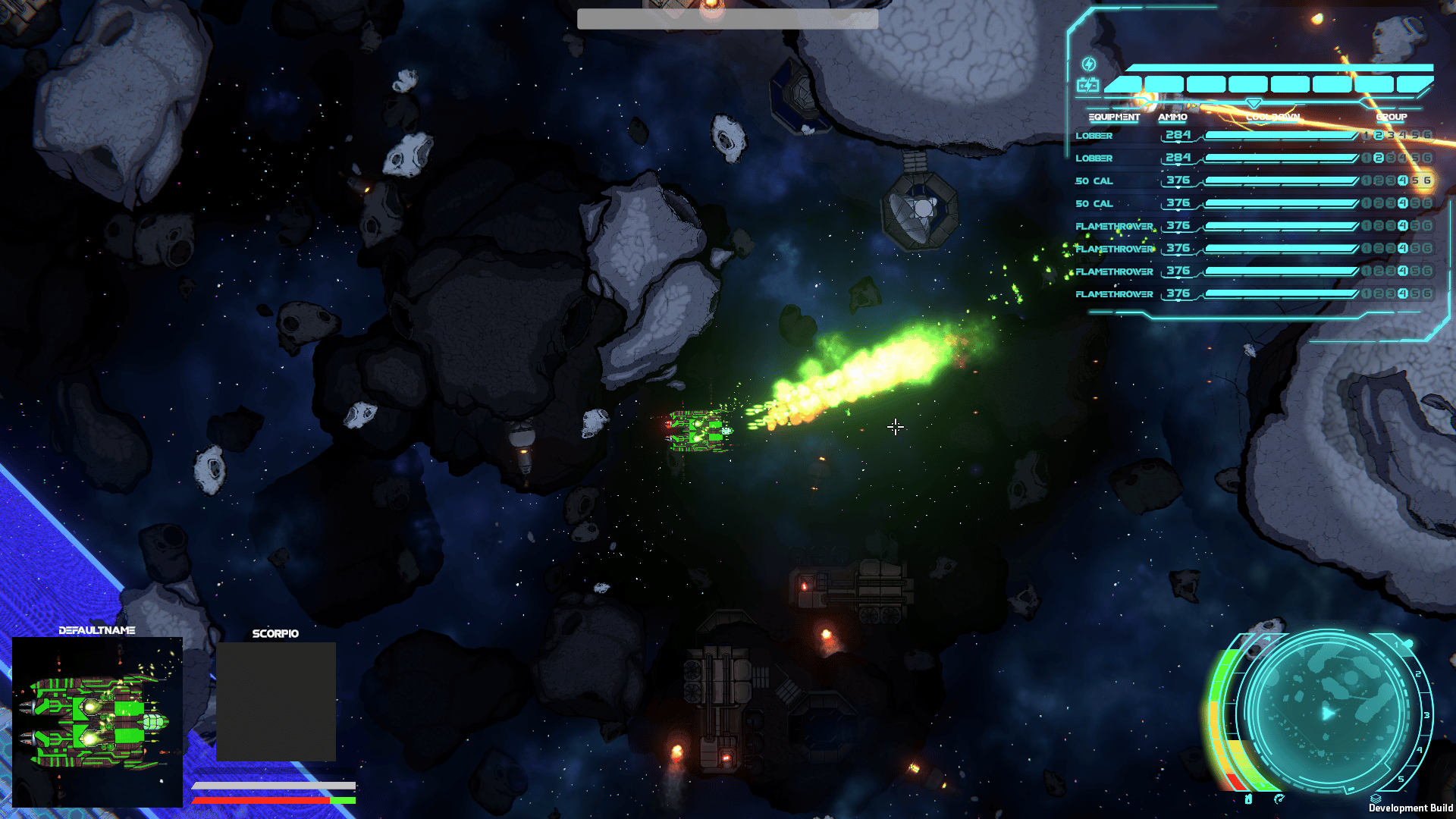1456x819 pixels.
Task: Click the speedometer icon under the radar
Action: 1279,799
